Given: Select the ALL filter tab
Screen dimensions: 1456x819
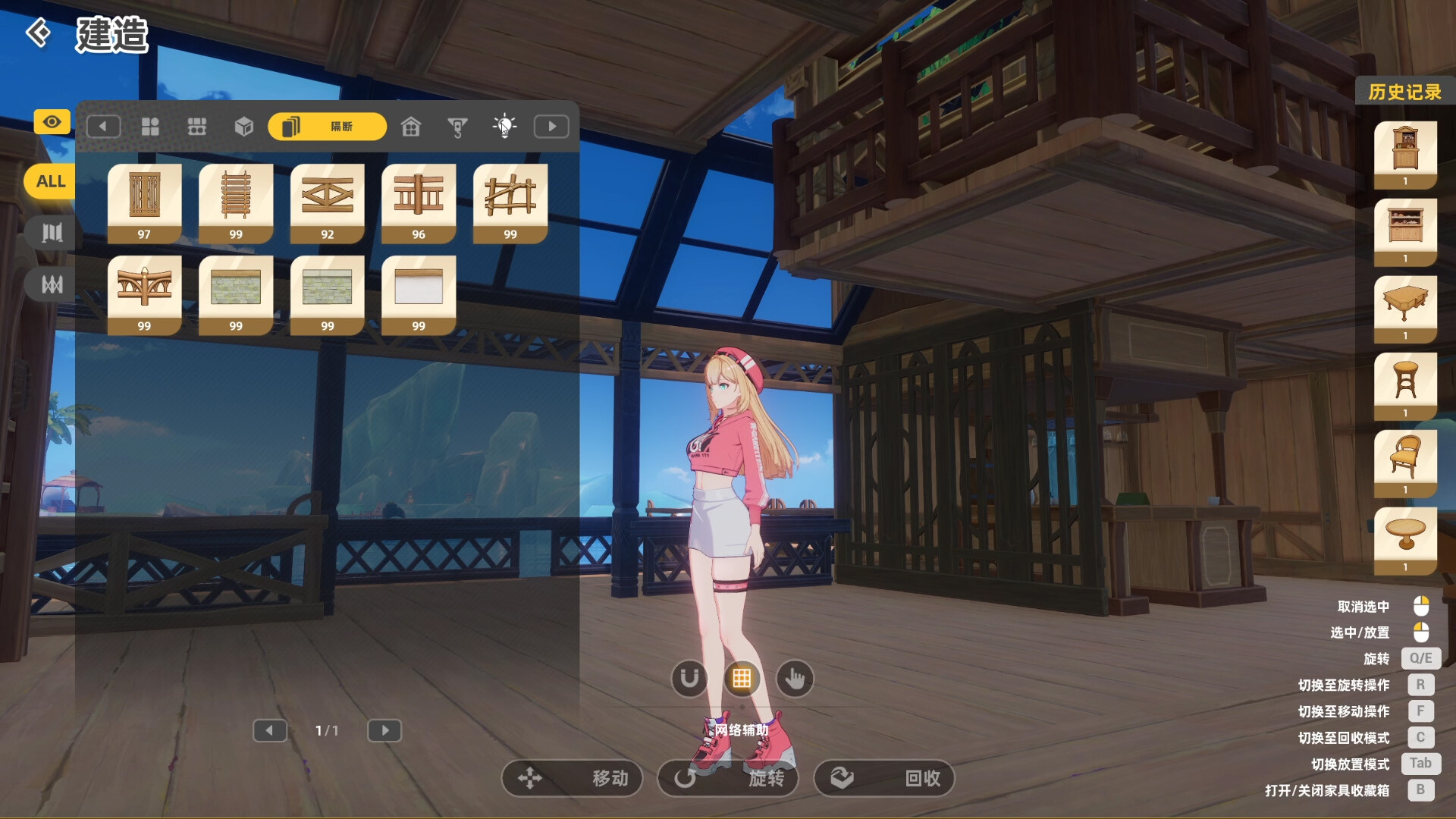Looking at the screenshot, I should click(49, 181).
